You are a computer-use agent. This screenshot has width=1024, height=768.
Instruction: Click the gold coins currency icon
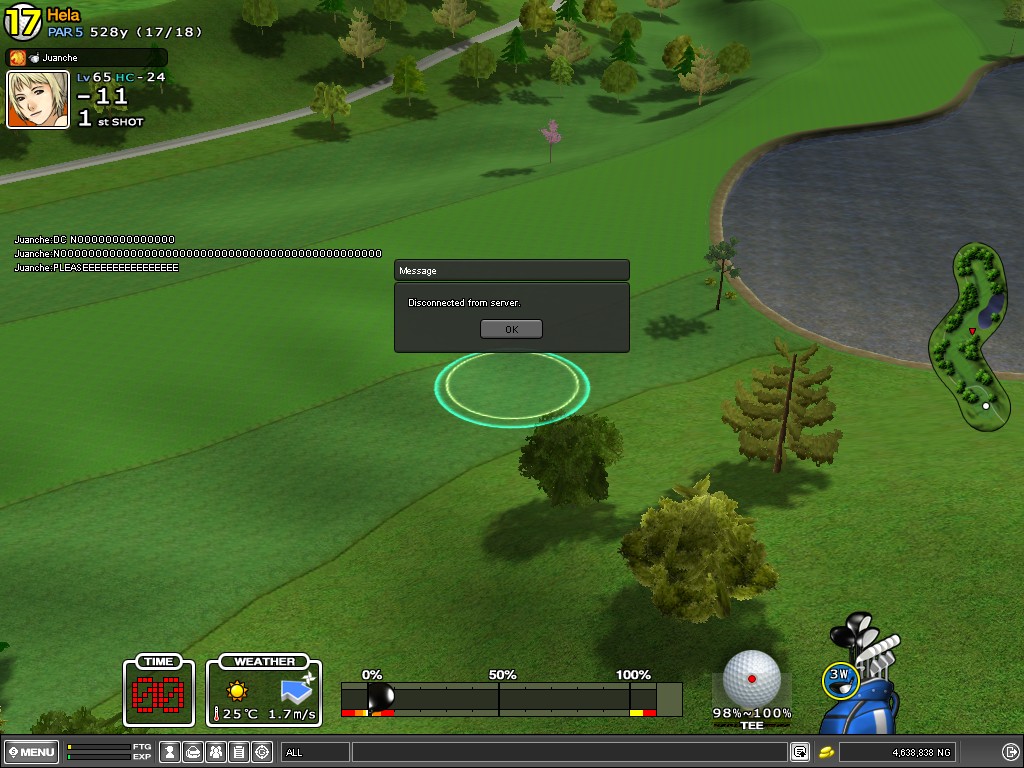point(827,752)
